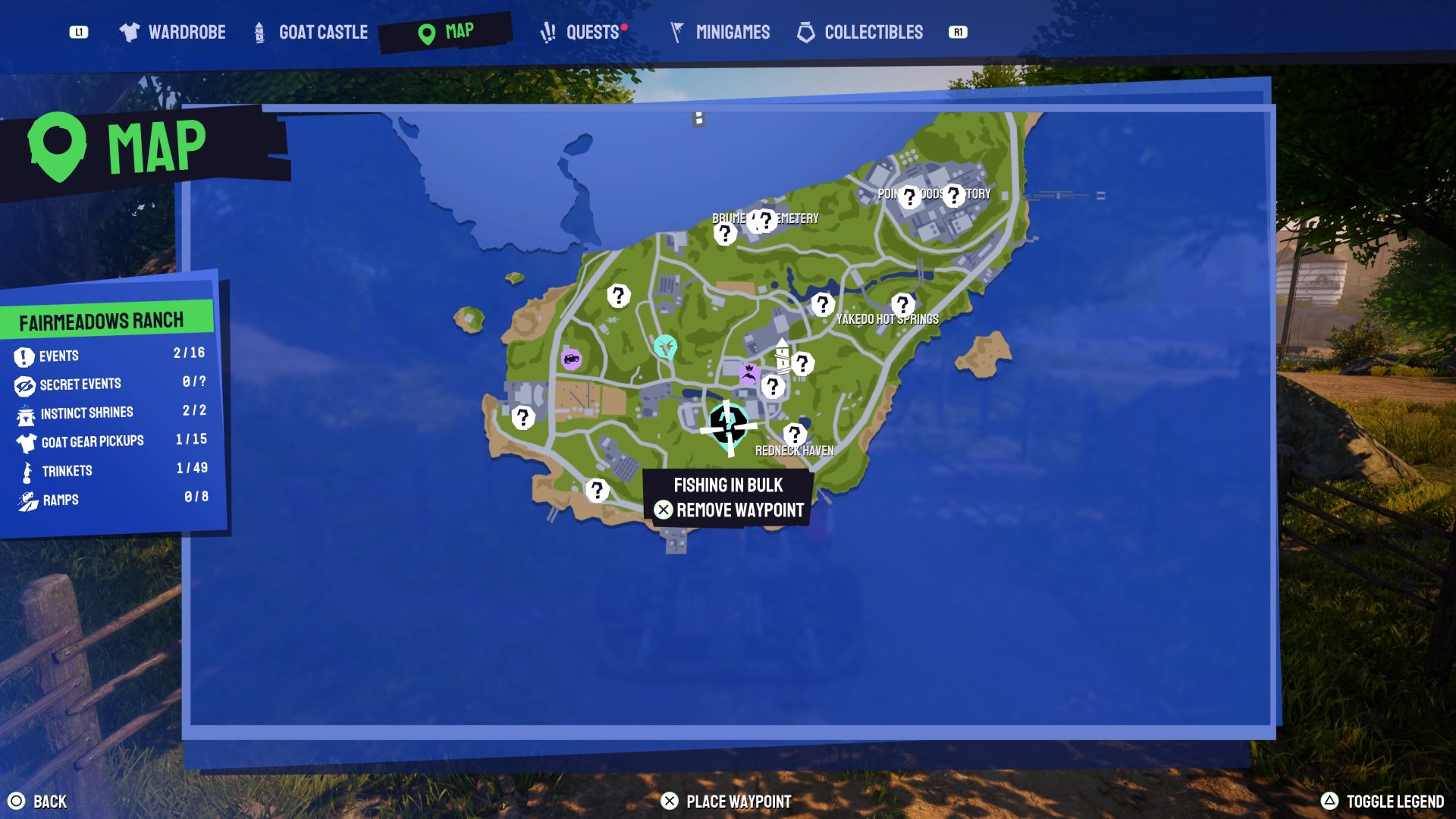Click the teal fast-travel marker on the map
The image size is (1456, 819).
point(664,345)
